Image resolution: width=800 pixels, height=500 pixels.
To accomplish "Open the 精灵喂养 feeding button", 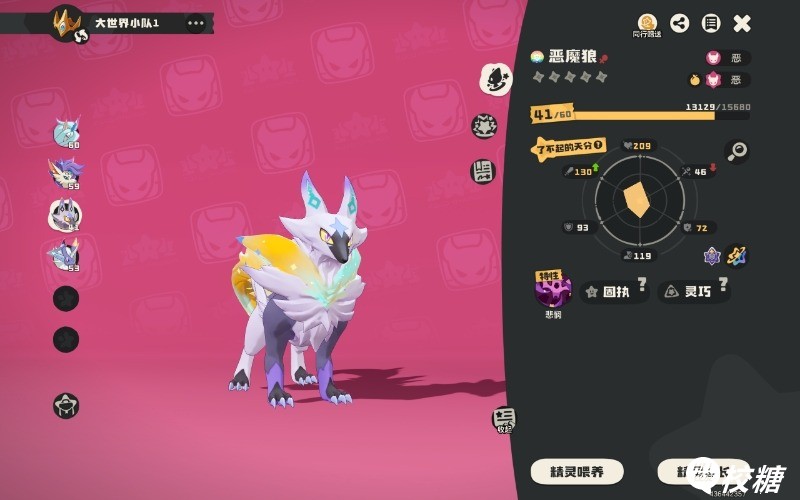I will click(577, 471).
